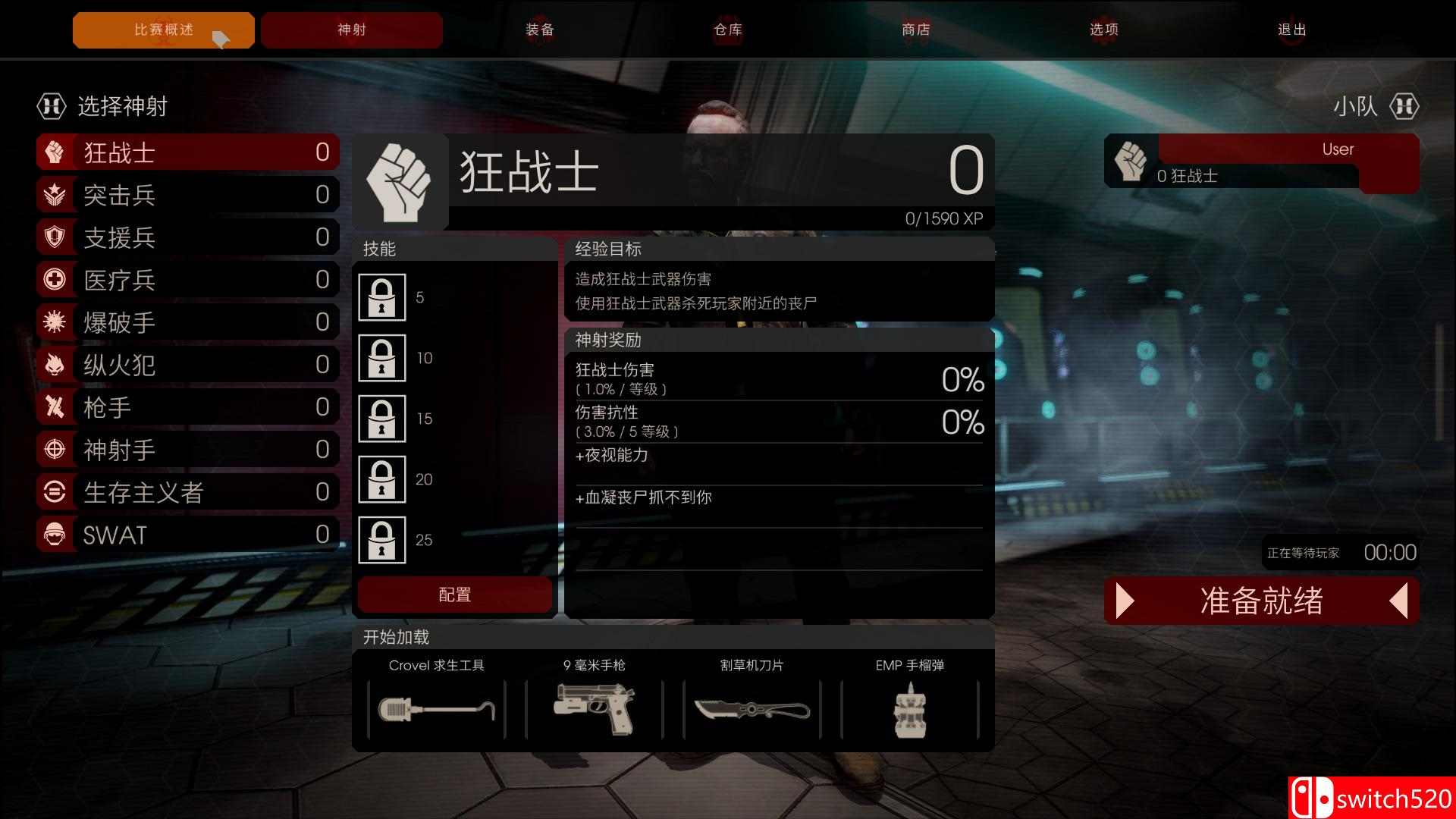The image size is (1456, 819).
Task: Click the locked level 5 skill
Action: point(382,298)
